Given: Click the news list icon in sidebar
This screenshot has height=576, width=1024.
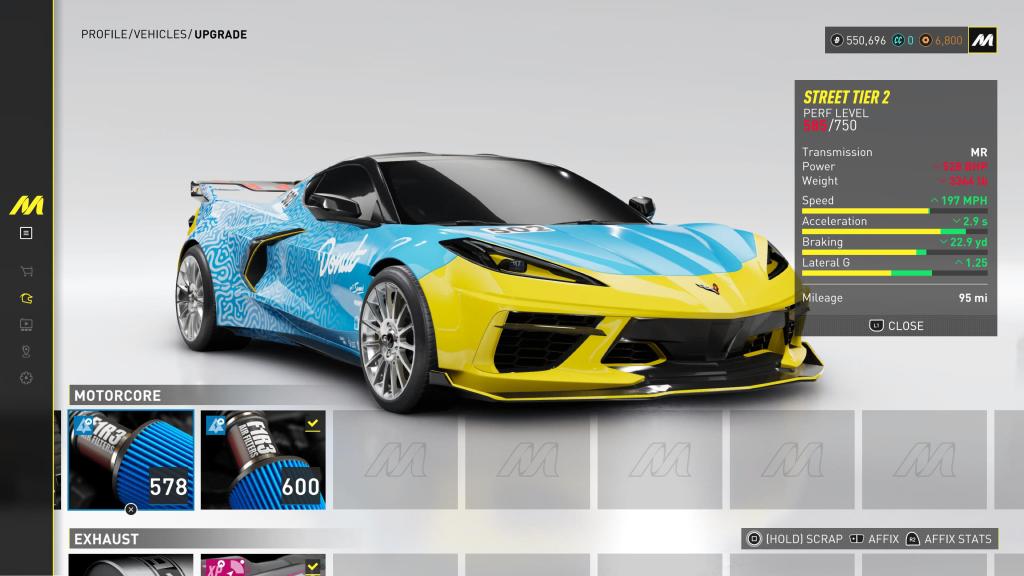Looking at the screenshot, I should tap(26, 233).
